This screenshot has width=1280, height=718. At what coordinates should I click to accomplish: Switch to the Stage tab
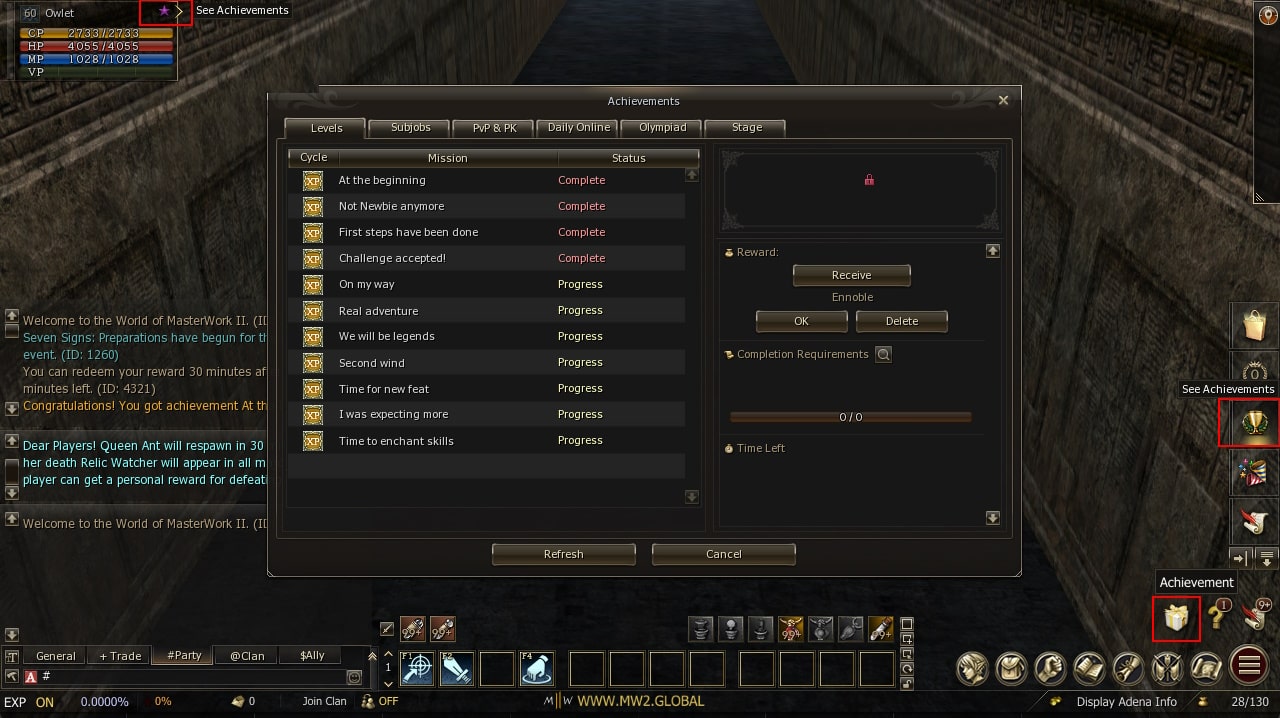pos(746,128)
